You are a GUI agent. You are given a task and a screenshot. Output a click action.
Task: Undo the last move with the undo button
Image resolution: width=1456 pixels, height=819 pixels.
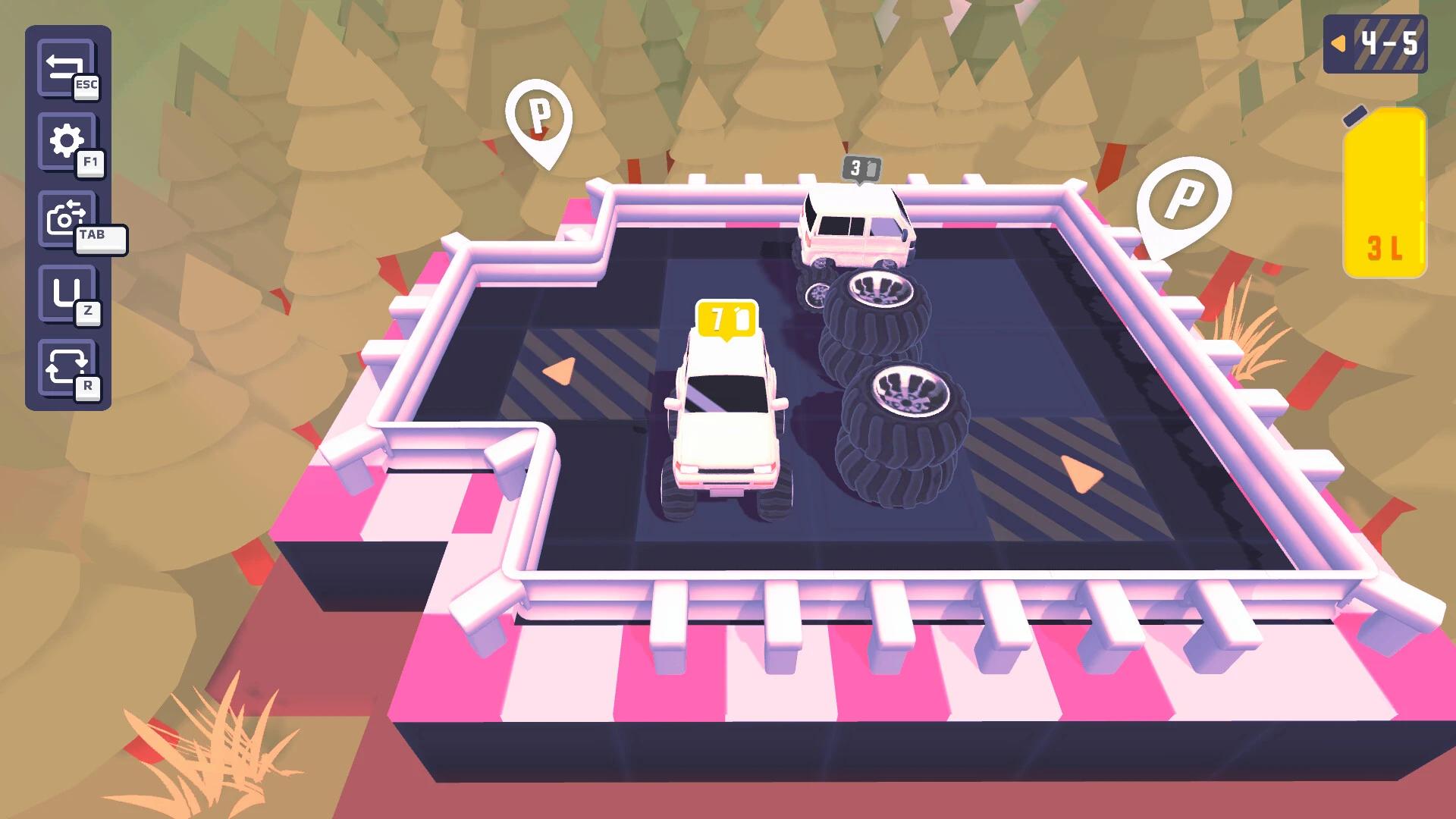coord(65,293)
